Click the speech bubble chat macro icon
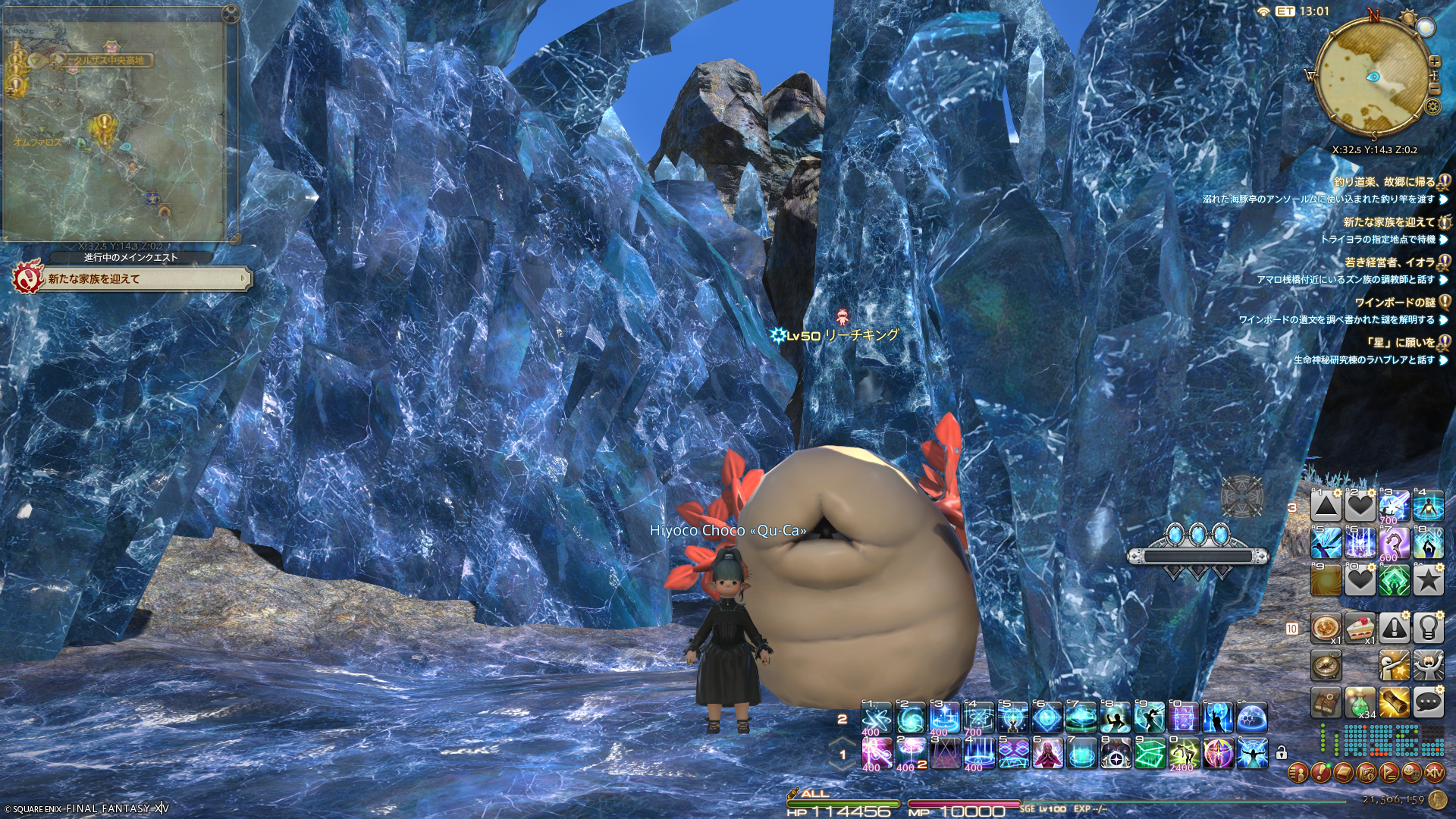This screenshot has height=819, width=1456. tap(1428, 703)
